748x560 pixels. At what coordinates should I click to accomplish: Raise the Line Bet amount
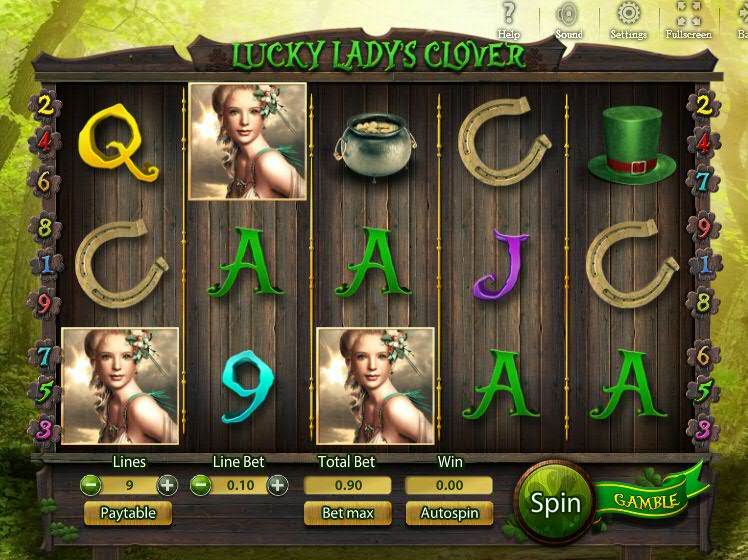pos(277,485)
